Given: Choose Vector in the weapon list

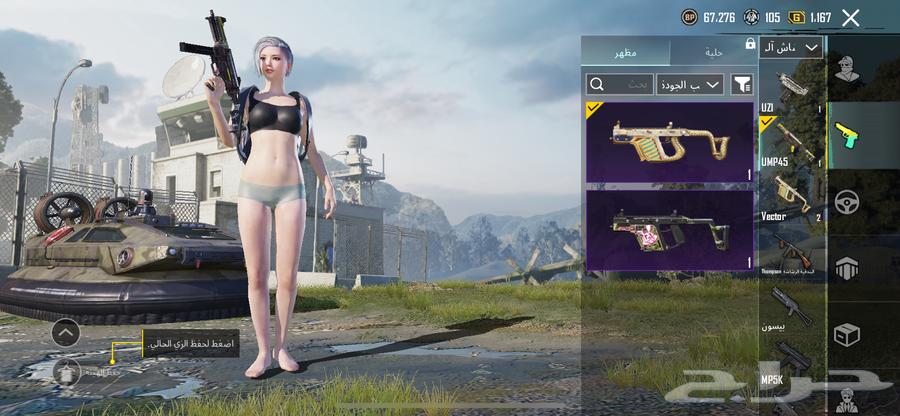Looking at the screenshot, I should 792,196.
